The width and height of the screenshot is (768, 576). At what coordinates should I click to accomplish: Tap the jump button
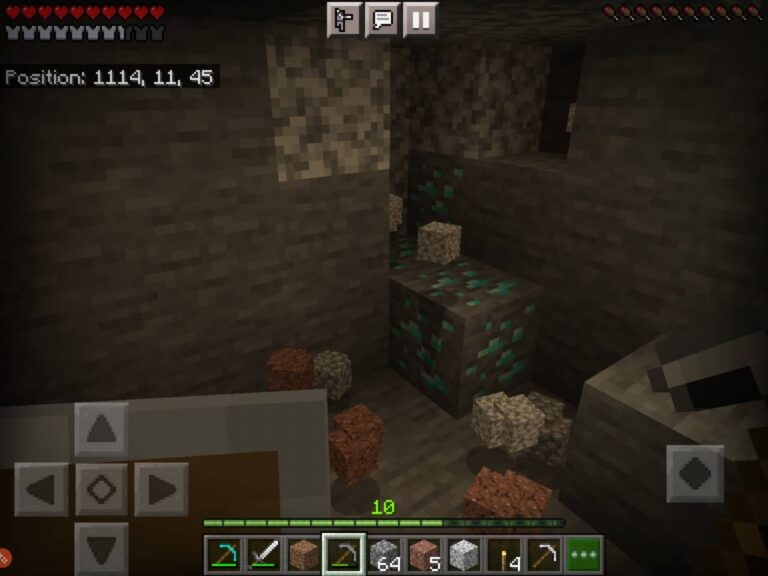(x=695, y=473)
